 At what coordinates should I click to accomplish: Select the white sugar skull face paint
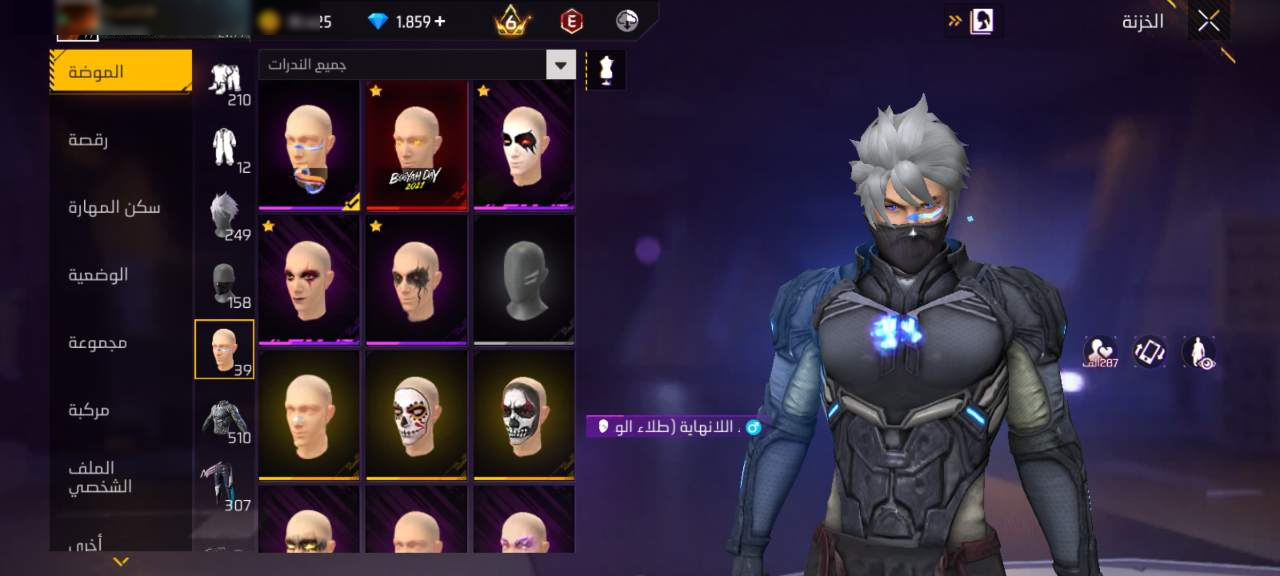pyautogui.click(x=416, y=414)
